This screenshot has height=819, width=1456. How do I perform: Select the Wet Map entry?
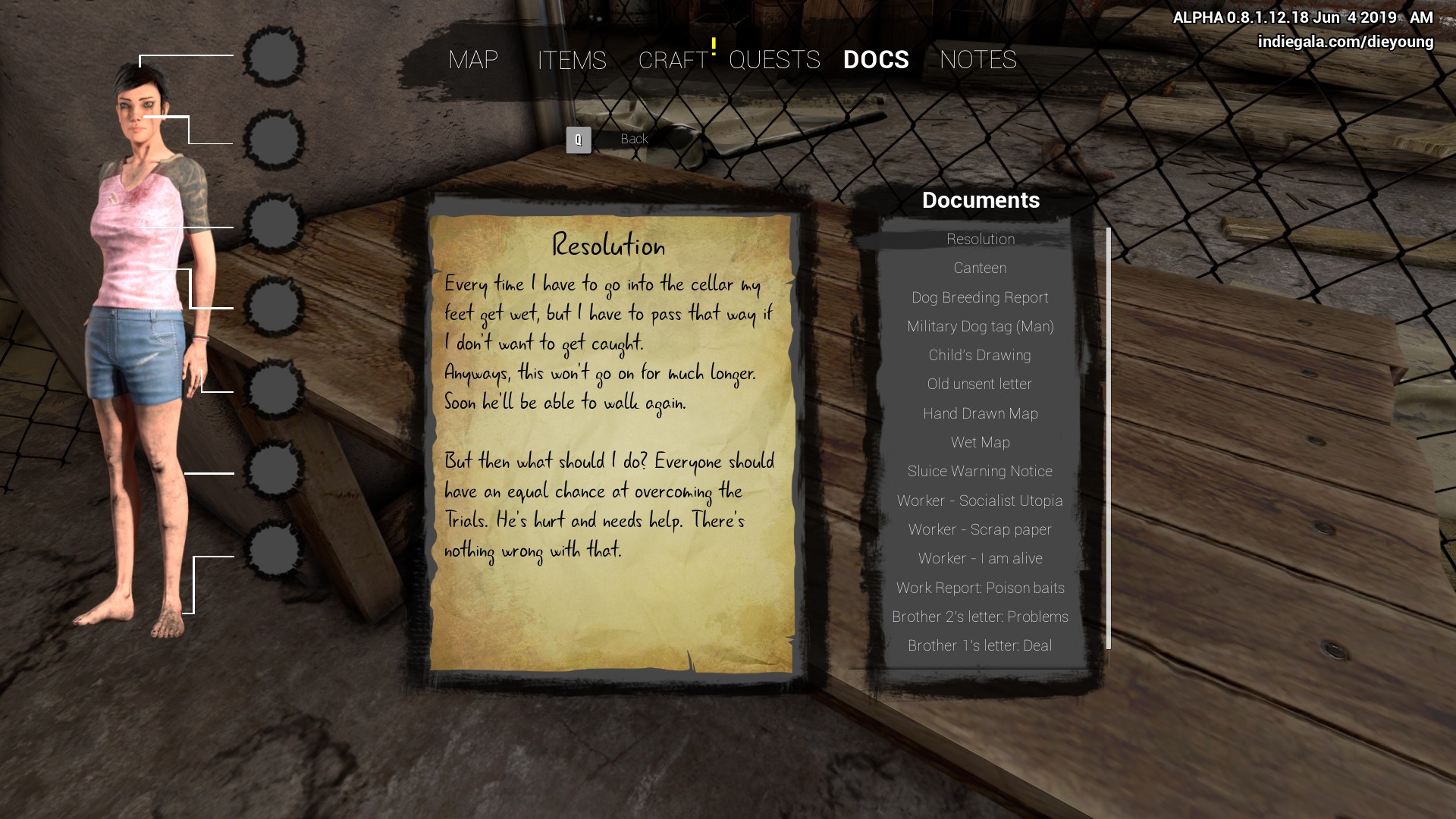(x=980, y=442)
